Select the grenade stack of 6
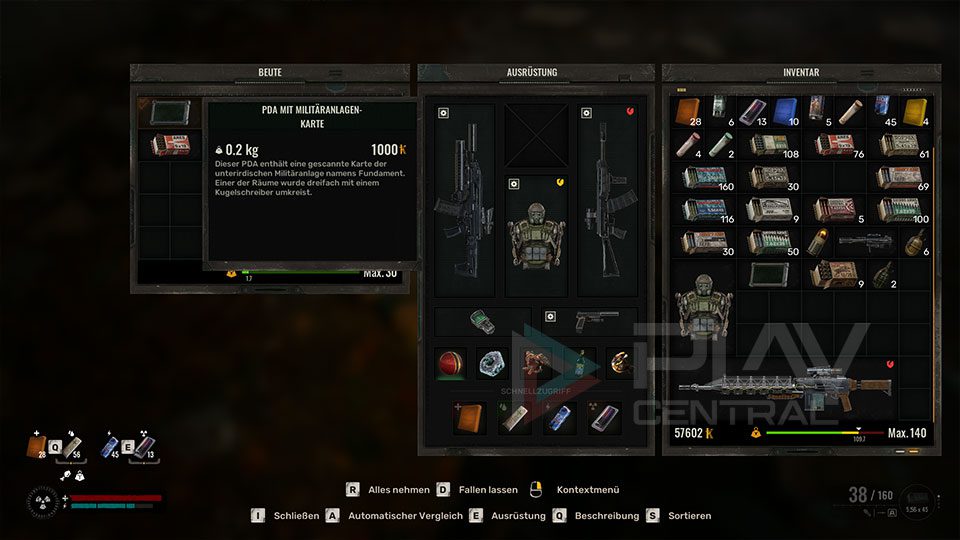Screen dimensions: 960x540 916,243
